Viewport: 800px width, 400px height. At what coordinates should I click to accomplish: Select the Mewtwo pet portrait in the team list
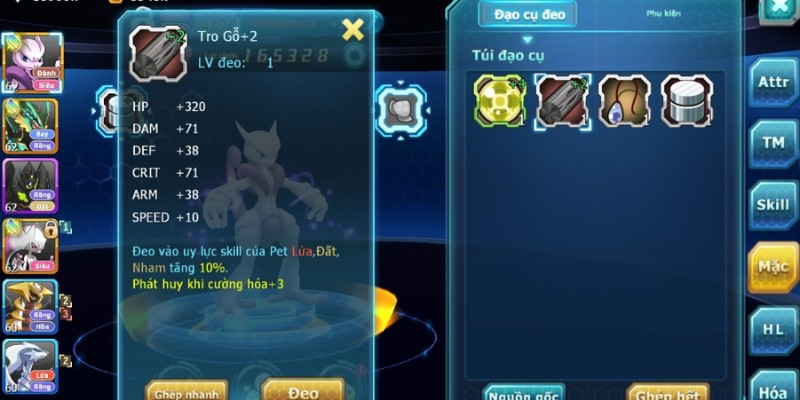tap(29, 63)
